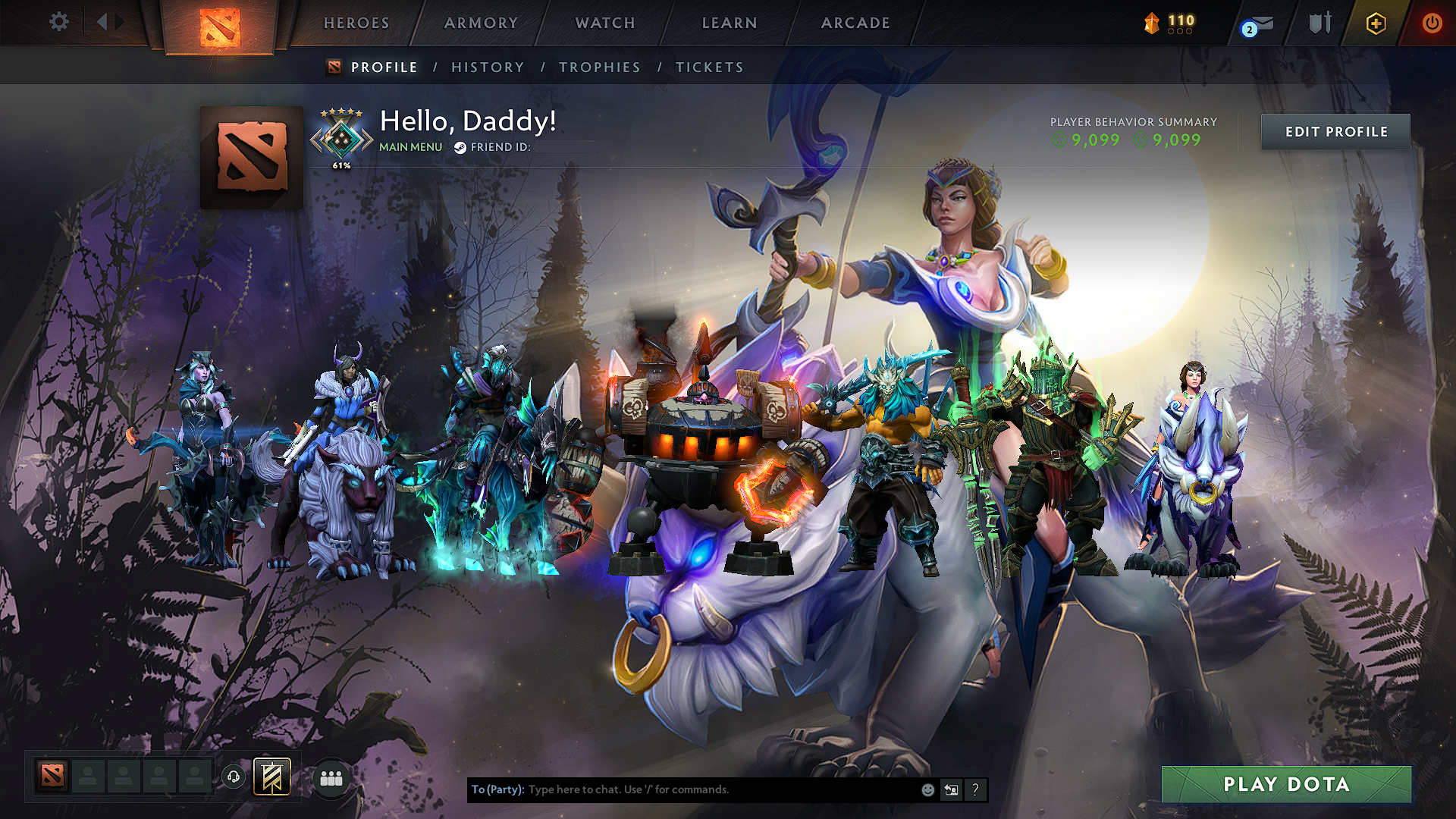The width and height of the screenshot is (1456, 819).
Task: Open the settings gear icon
Action: (58, 22)
